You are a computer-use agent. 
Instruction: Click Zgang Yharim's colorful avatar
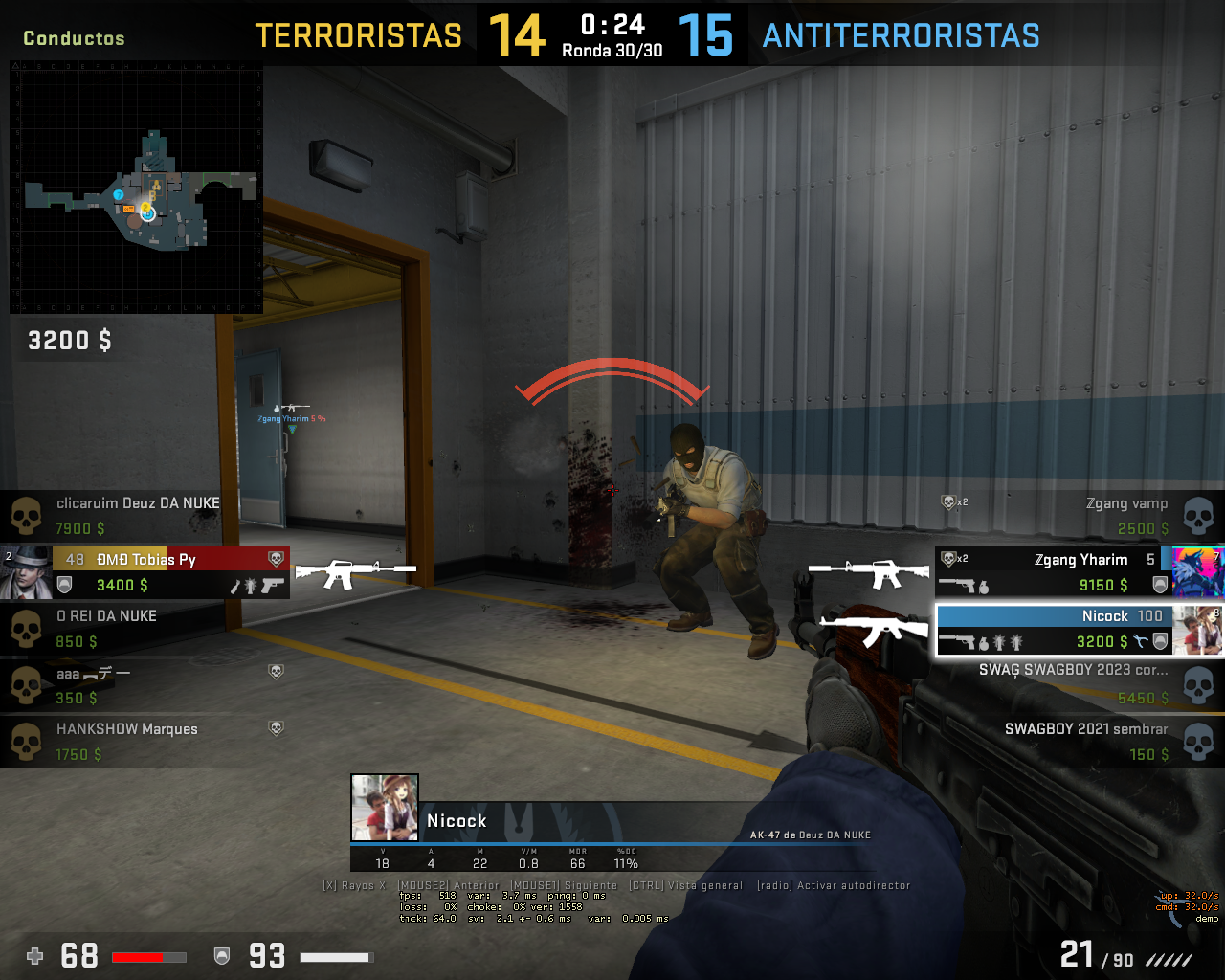click(1197, 571)
